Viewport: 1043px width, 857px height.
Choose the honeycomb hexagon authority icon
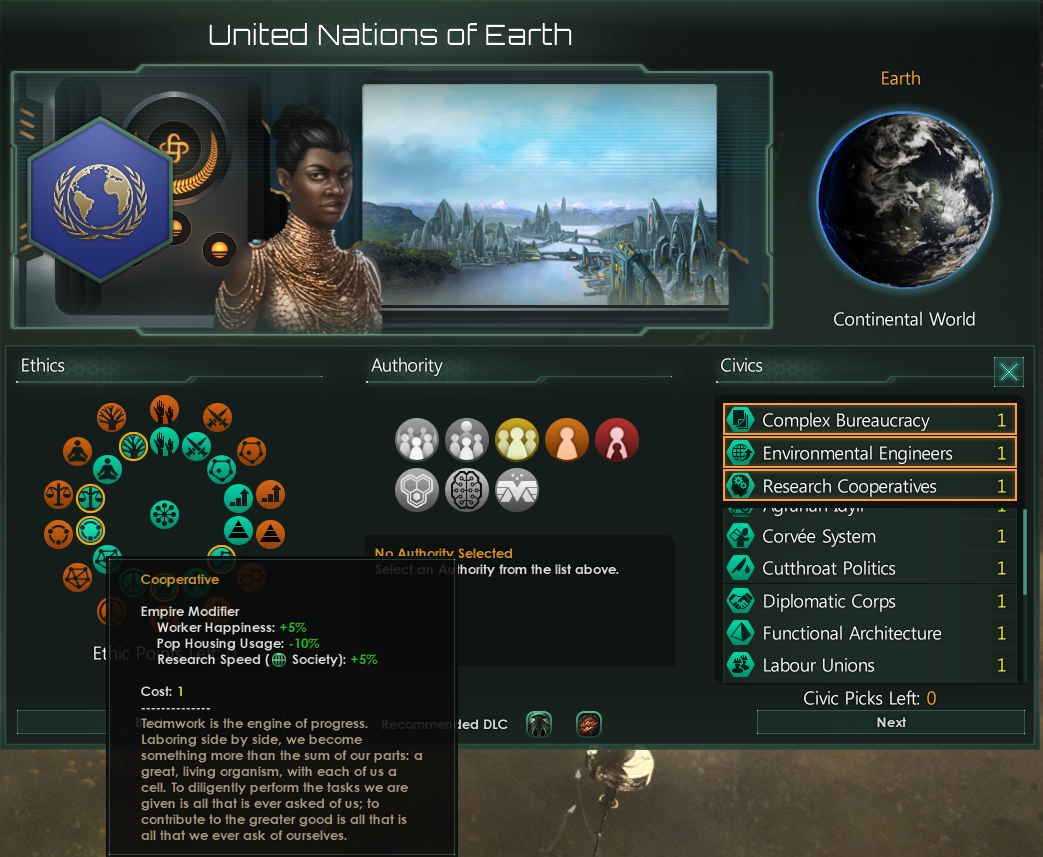pyautogui.click(x=417, y=490)
